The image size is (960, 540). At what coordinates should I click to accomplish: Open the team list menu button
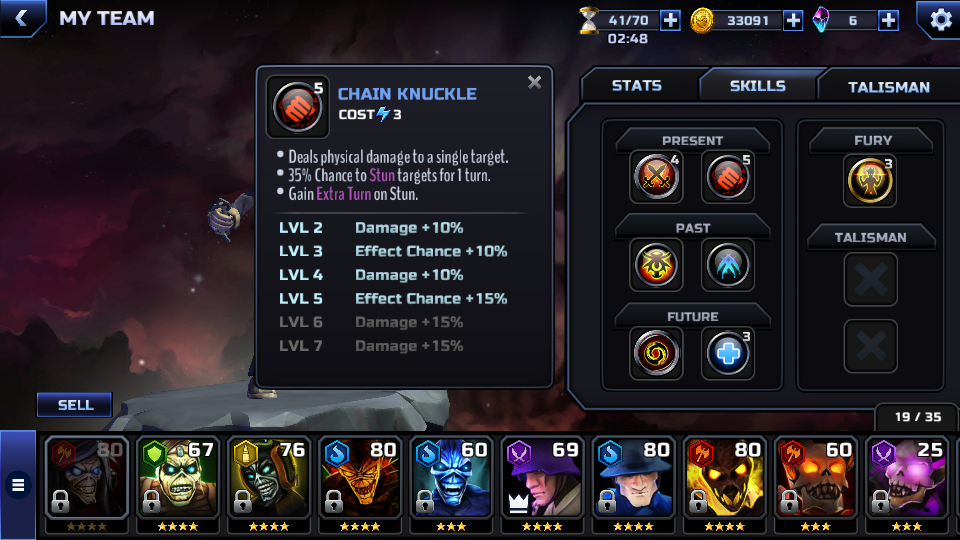click(x=18, y=485)
